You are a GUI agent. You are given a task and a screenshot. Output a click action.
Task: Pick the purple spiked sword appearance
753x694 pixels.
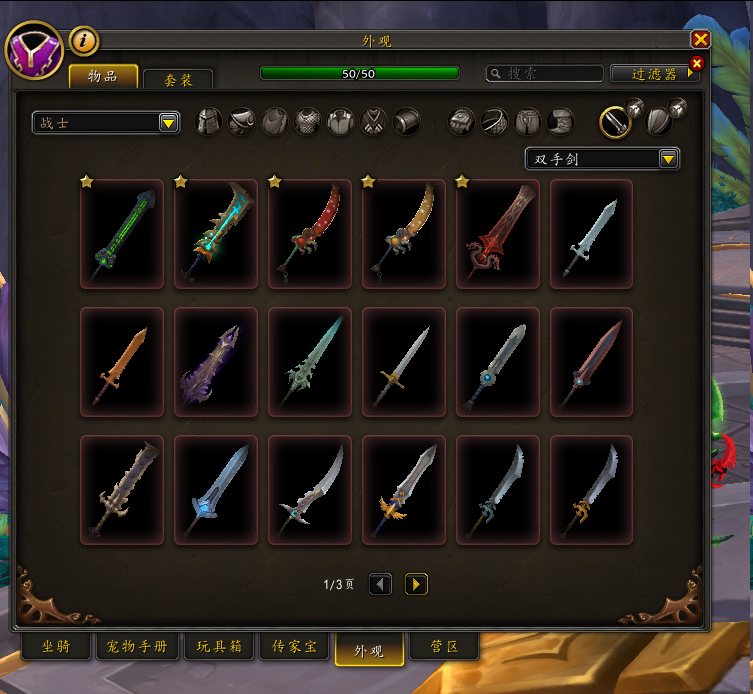click(216, 362)
